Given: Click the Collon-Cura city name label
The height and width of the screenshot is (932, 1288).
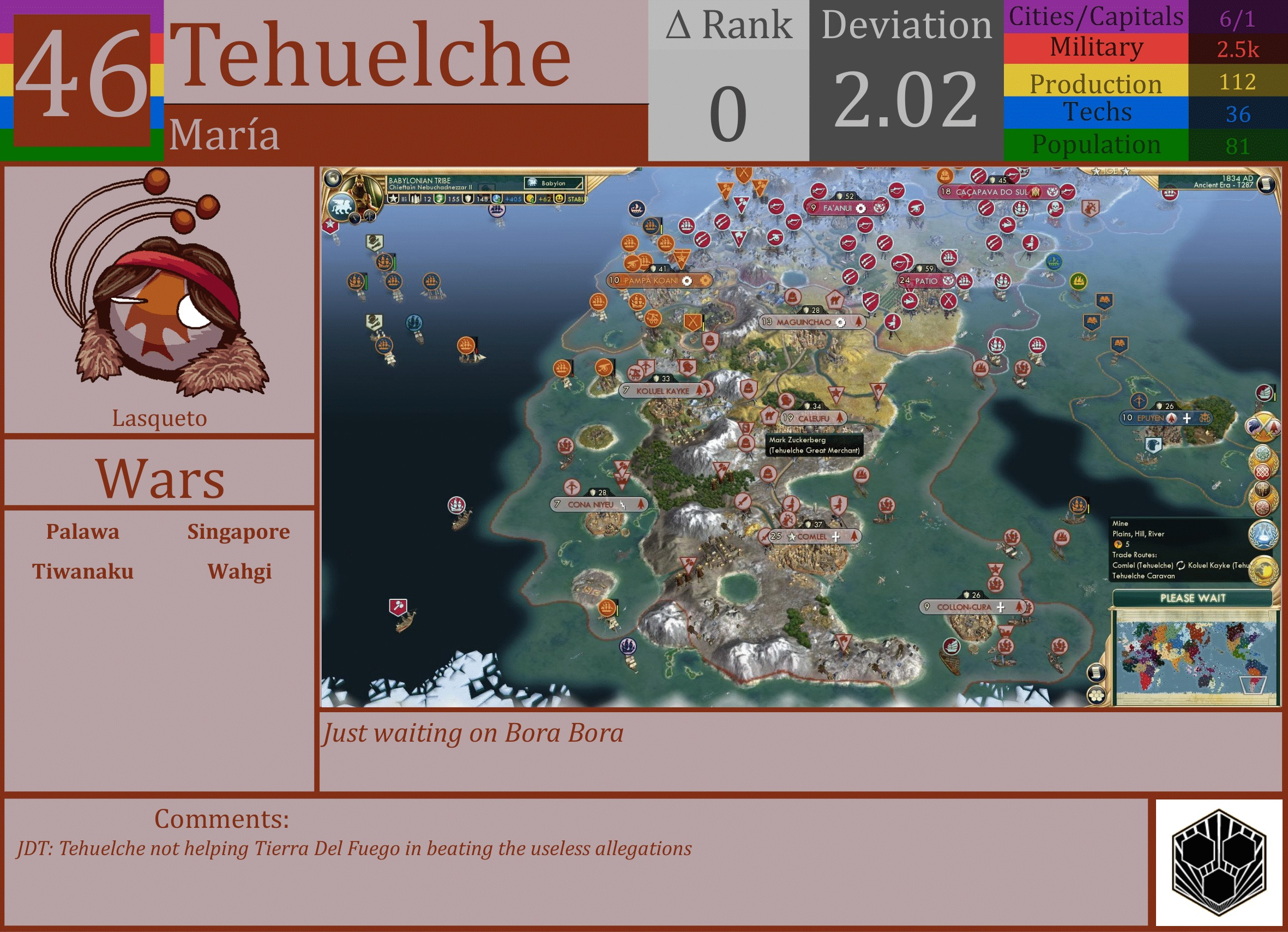Looking at the screenshot, I should [x=965, y=606].
